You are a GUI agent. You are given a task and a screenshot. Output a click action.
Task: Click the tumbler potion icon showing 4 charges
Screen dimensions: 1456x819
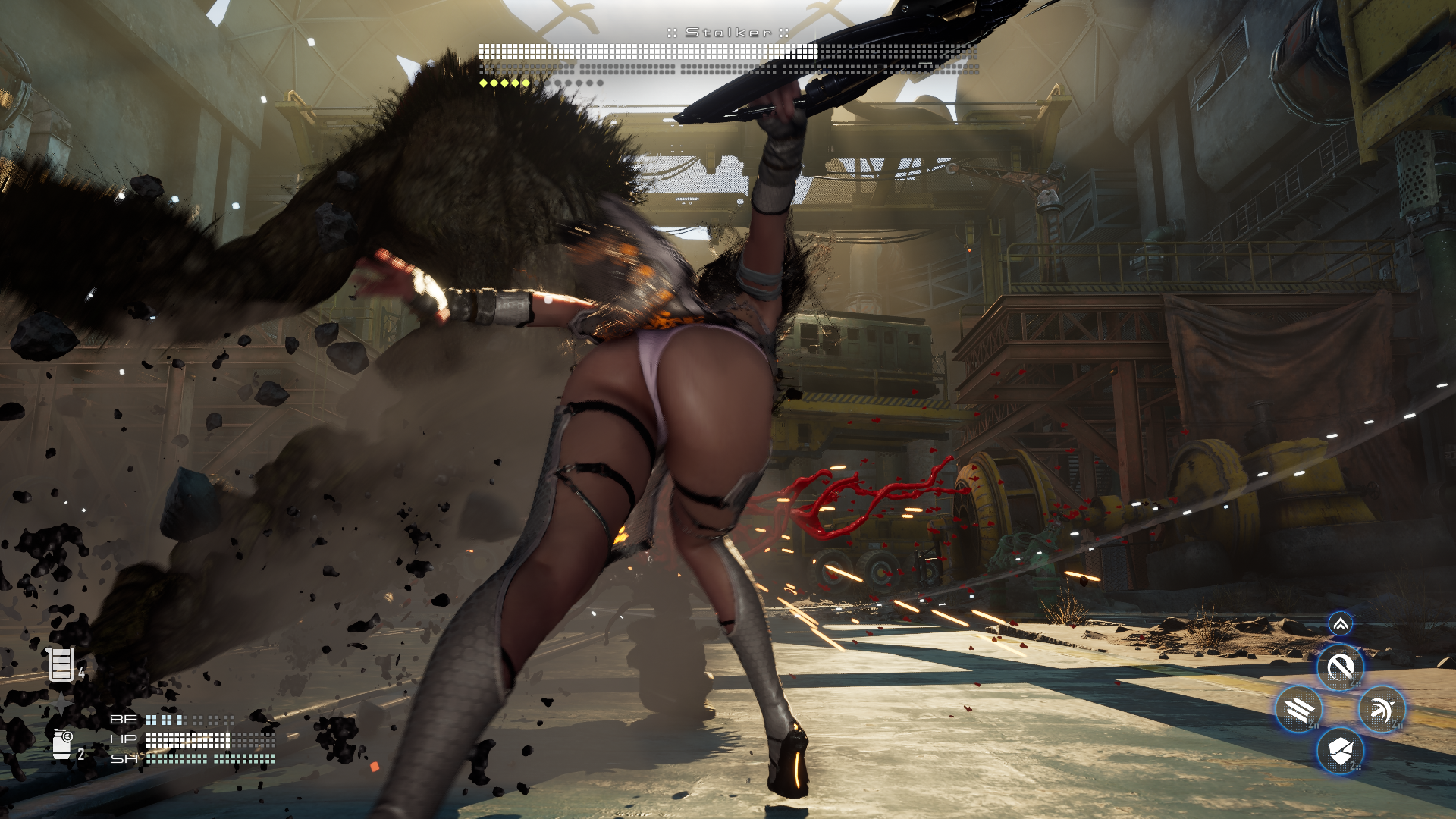click(61, 665)
